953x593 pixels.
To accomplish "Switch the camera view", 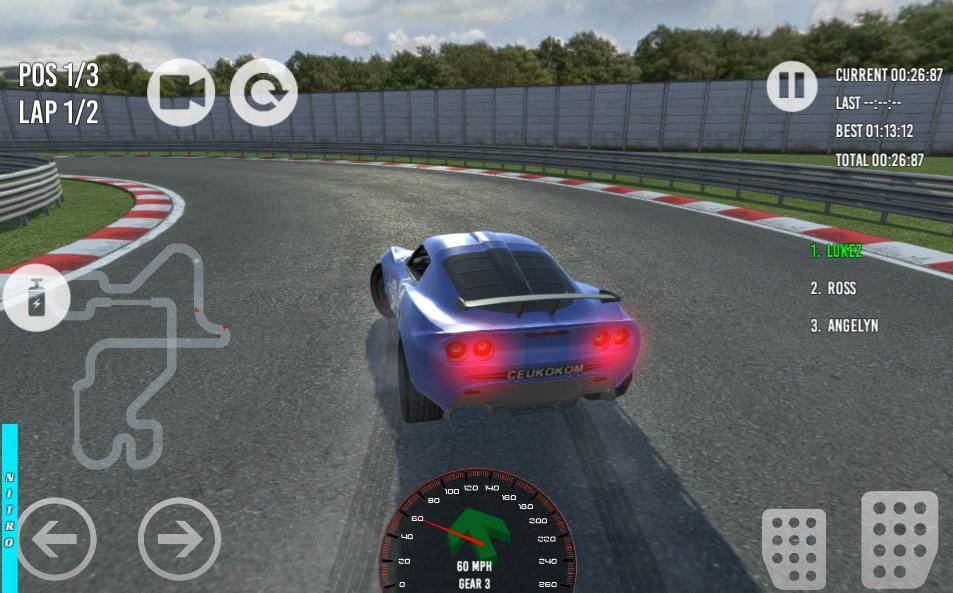I will [x=181, y=92].
